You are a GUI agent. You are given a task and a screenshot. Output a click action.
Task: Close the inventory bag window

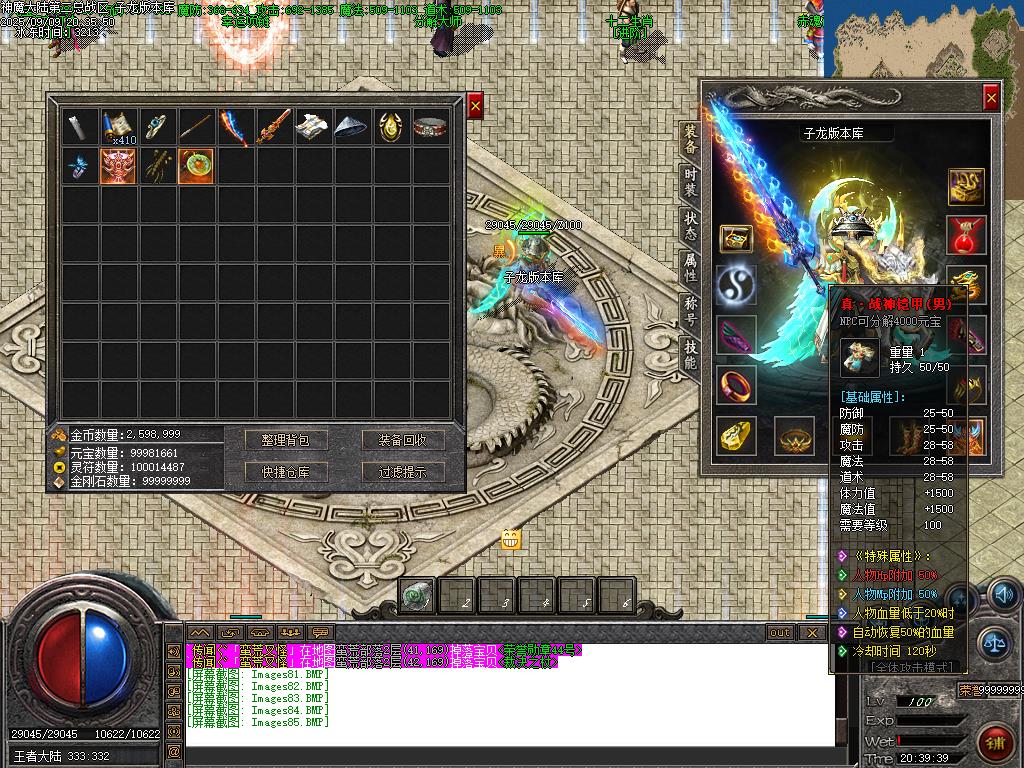click(x=475, y=104)
